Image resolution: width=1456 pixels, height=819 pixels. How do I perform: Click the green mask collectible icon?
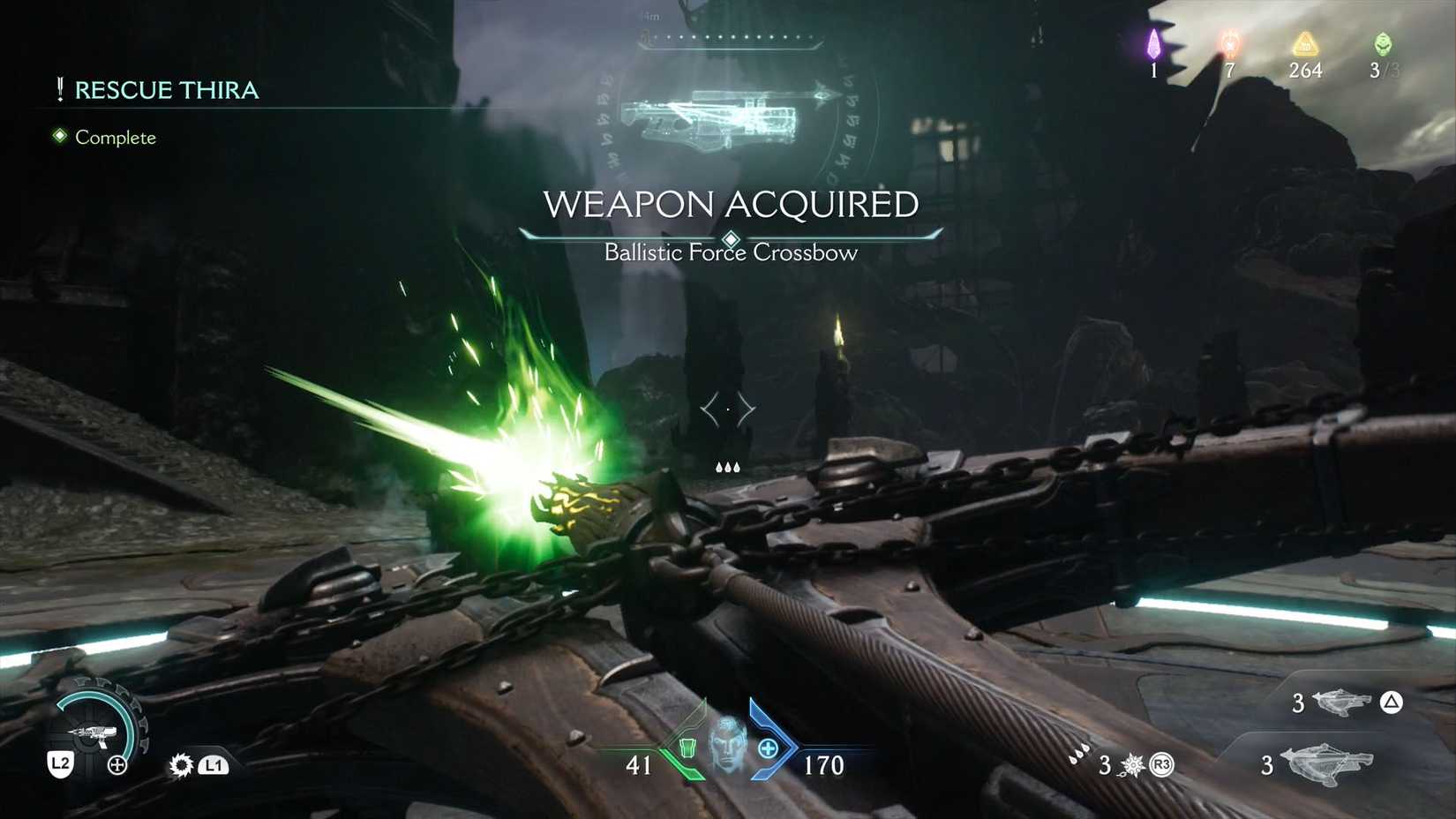click(x=1380, y=46)
